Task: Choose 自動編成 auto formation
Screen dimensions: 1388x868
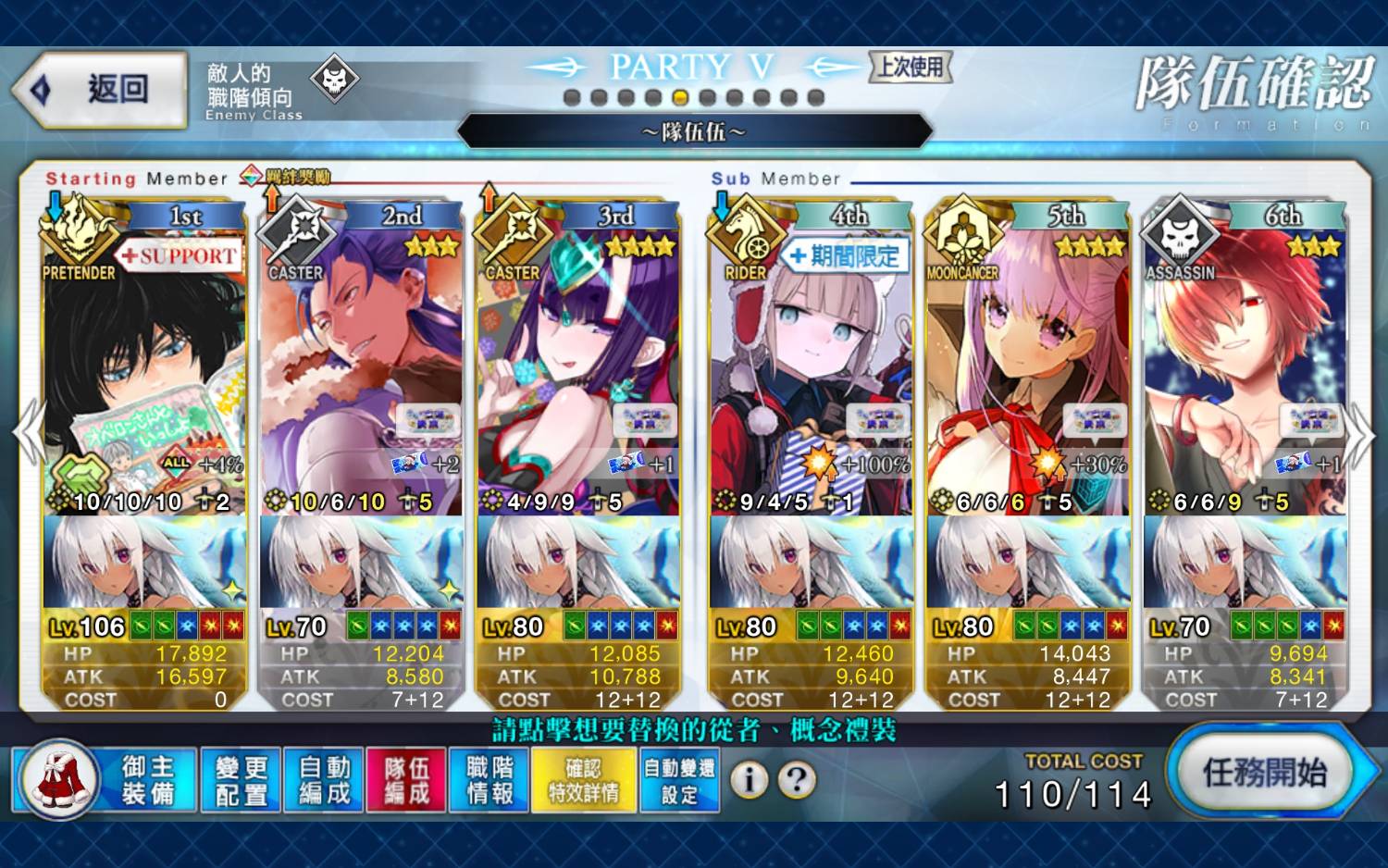Action: pos(324,780)
